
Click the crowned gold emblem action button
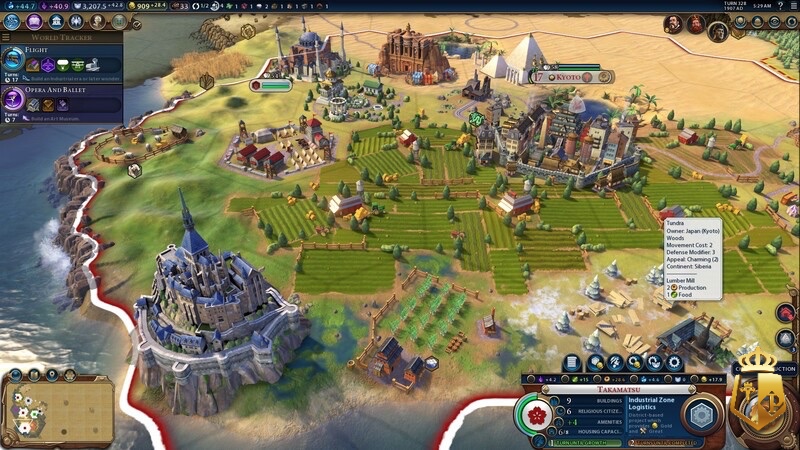[762, 398]
